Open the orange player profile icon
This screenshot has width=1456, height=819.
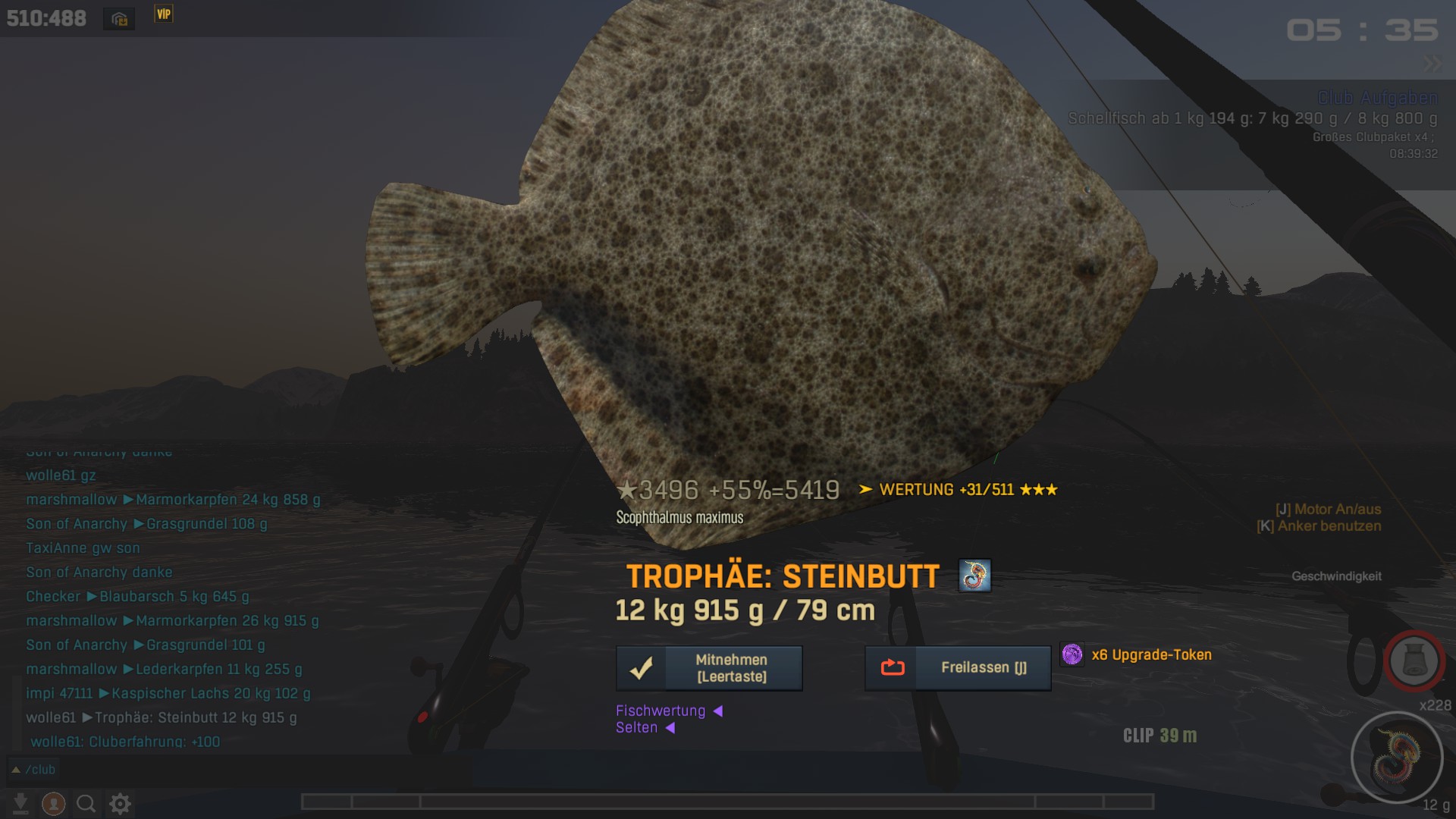coord(53,803)
